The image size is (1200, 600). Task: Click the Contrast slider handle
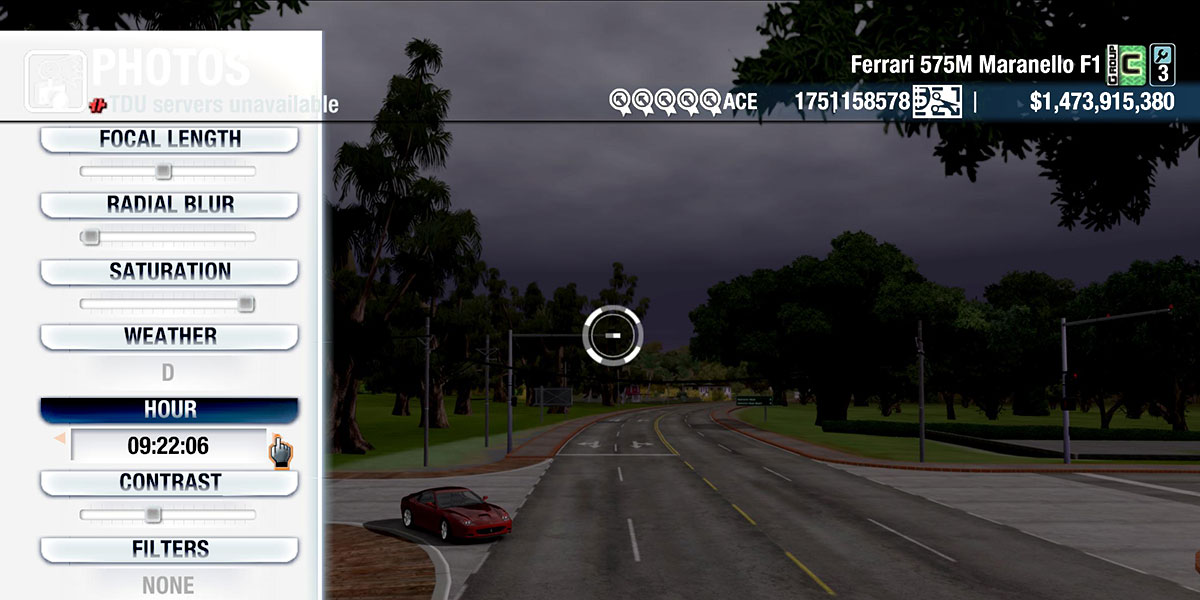pyautogui.click(x=152, y=515)
